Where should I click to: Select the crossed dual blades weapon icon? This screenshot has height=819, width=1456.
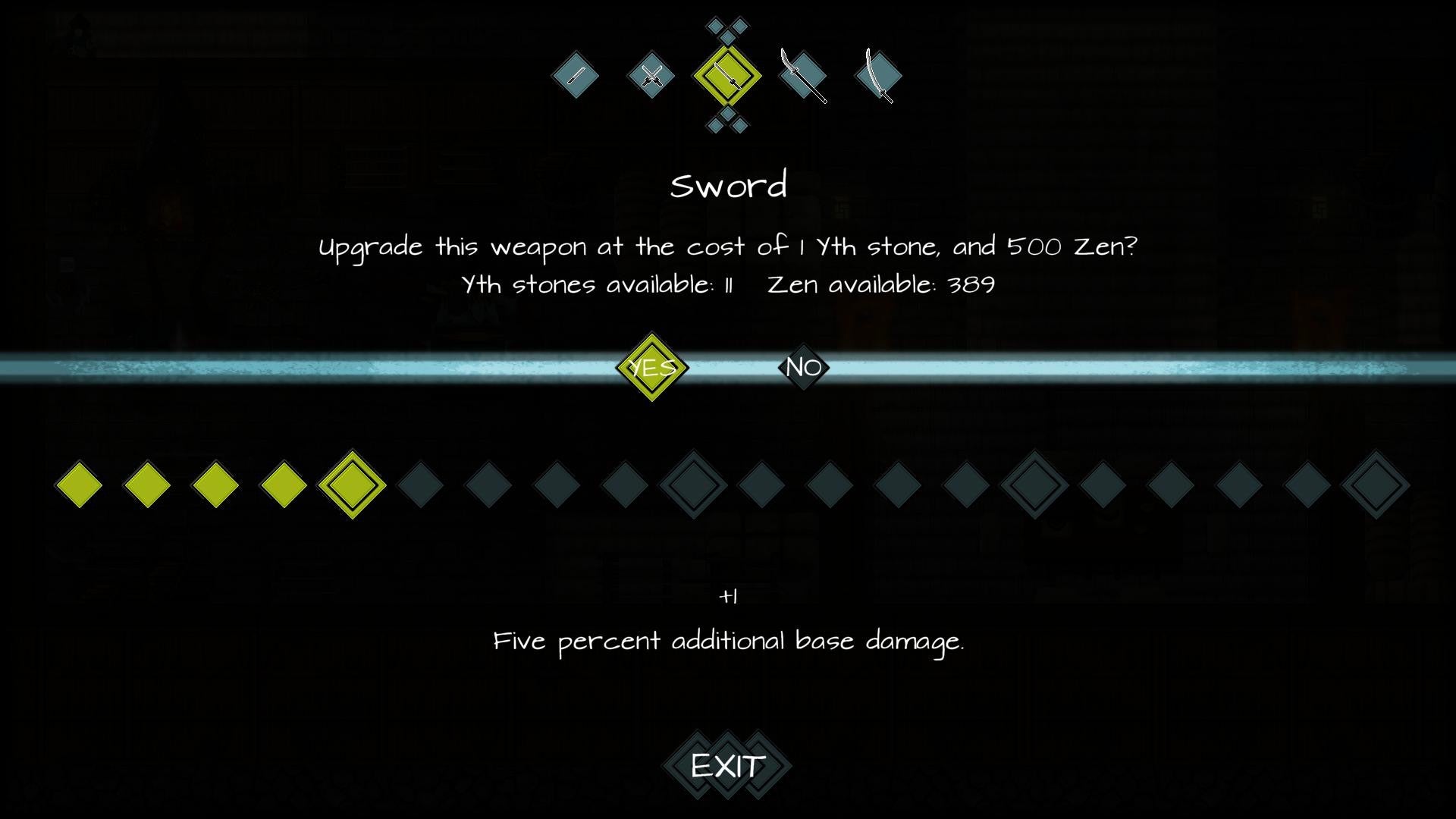652,76
